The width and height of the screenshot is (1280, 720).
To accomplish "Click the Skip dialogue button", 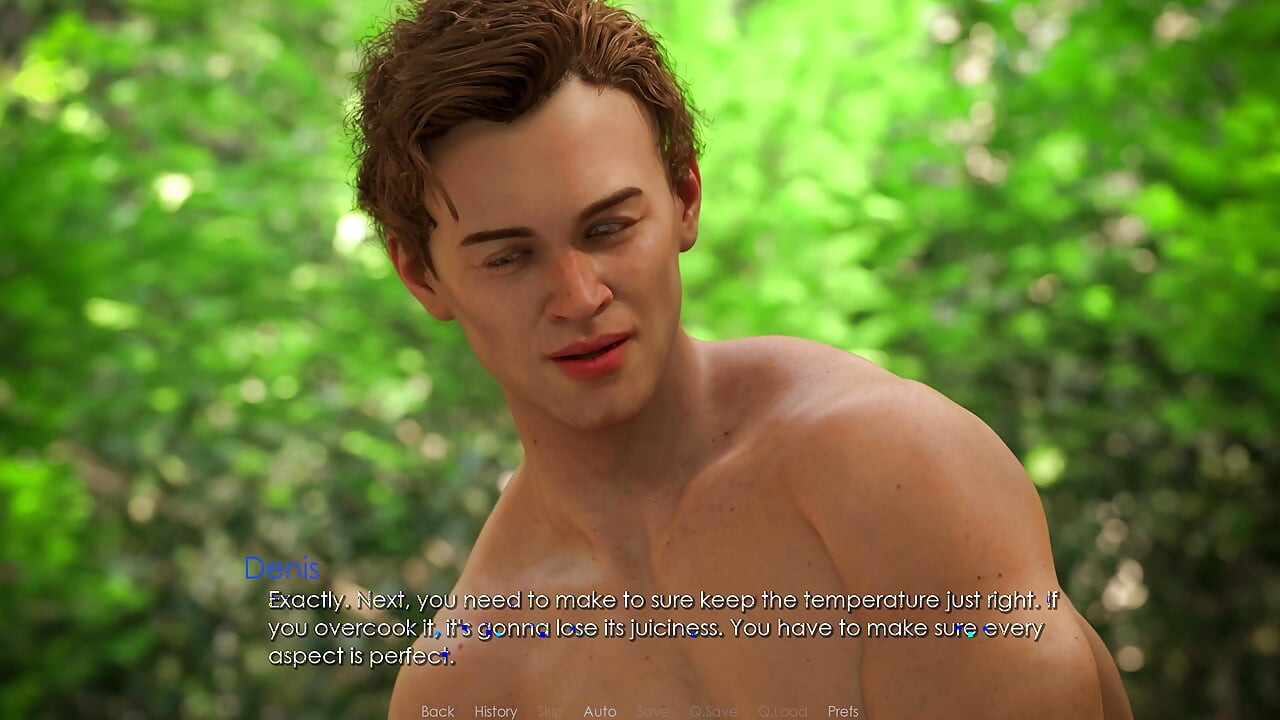I will coord(550,711).
